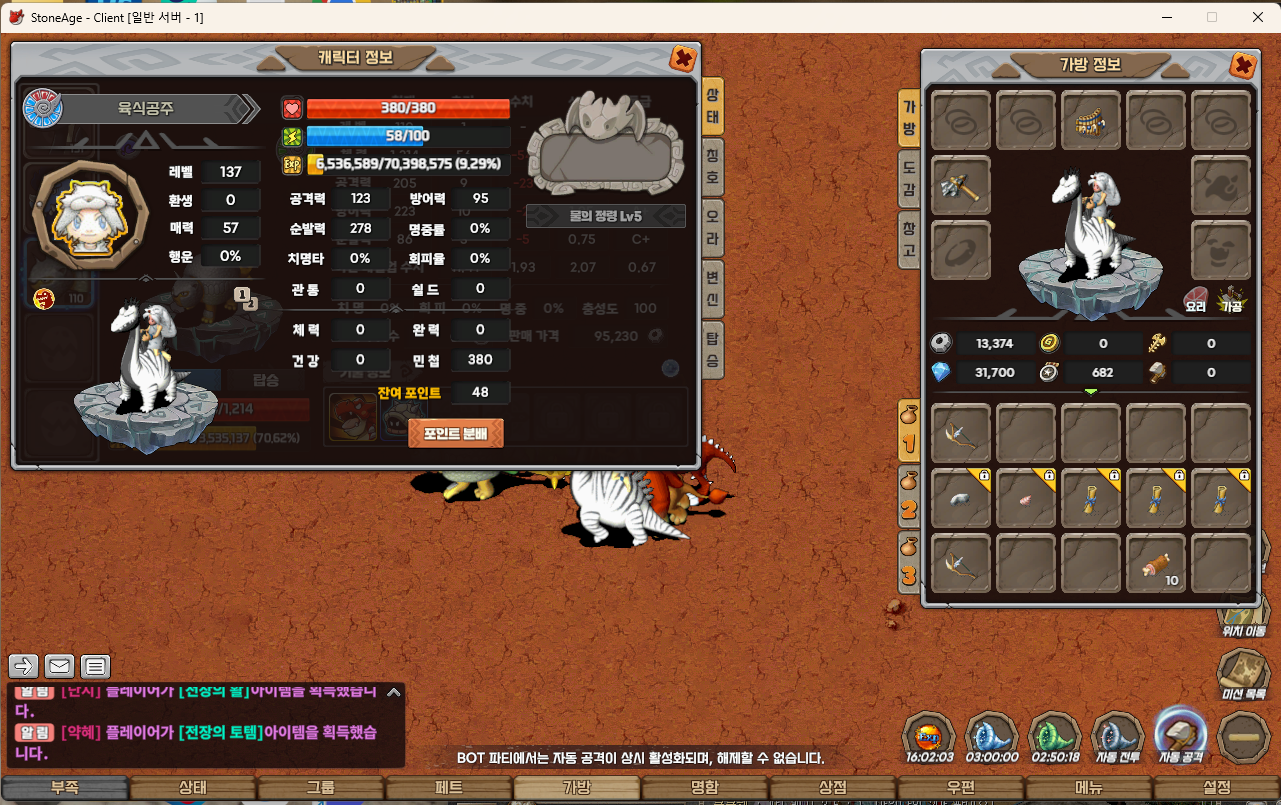Close the bag info panel
This screenshot has width=1281, height=805.
click(x=1242, y=66)
